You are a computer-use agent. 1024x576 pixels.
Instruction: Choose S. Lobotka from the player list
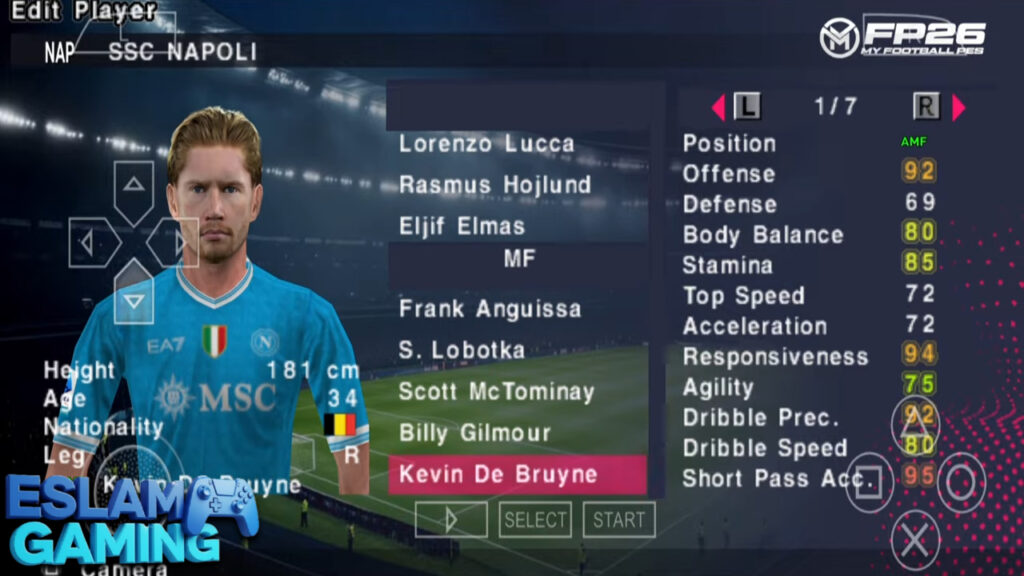(x=461, y=351)
